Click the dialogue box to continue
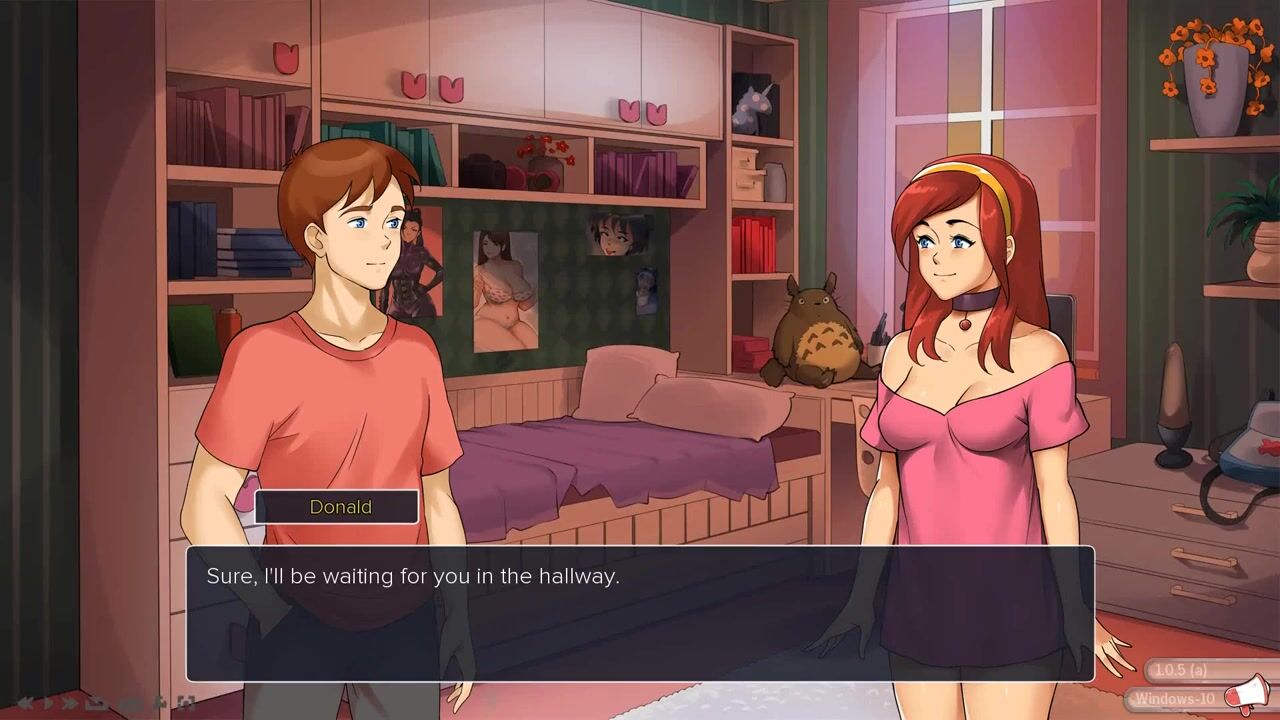The width and height of the screenshot is (1280, 720). click(640, 613)
